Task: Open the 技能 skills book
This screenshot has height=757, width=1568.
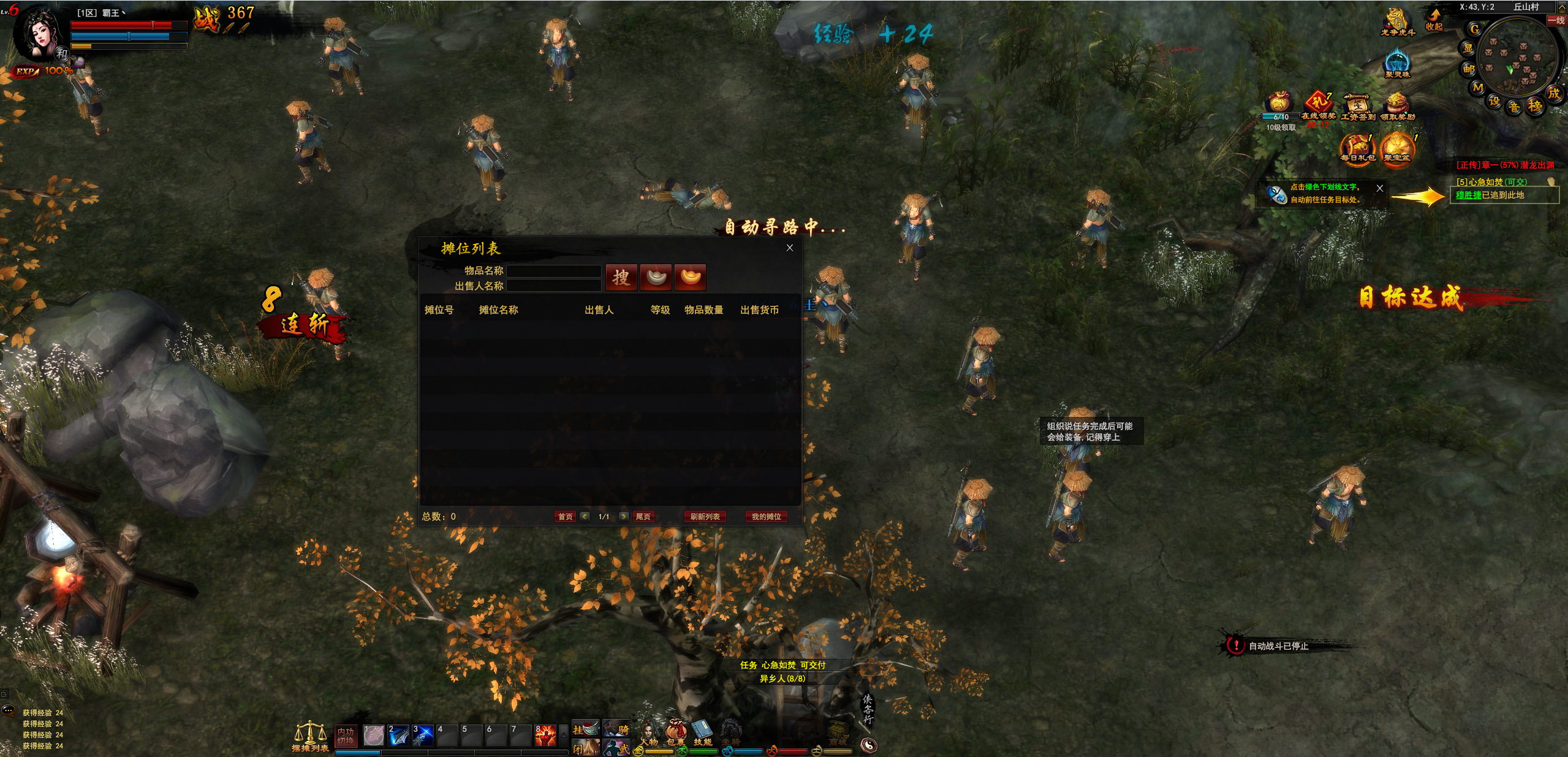Action: [x=702, y=733]
